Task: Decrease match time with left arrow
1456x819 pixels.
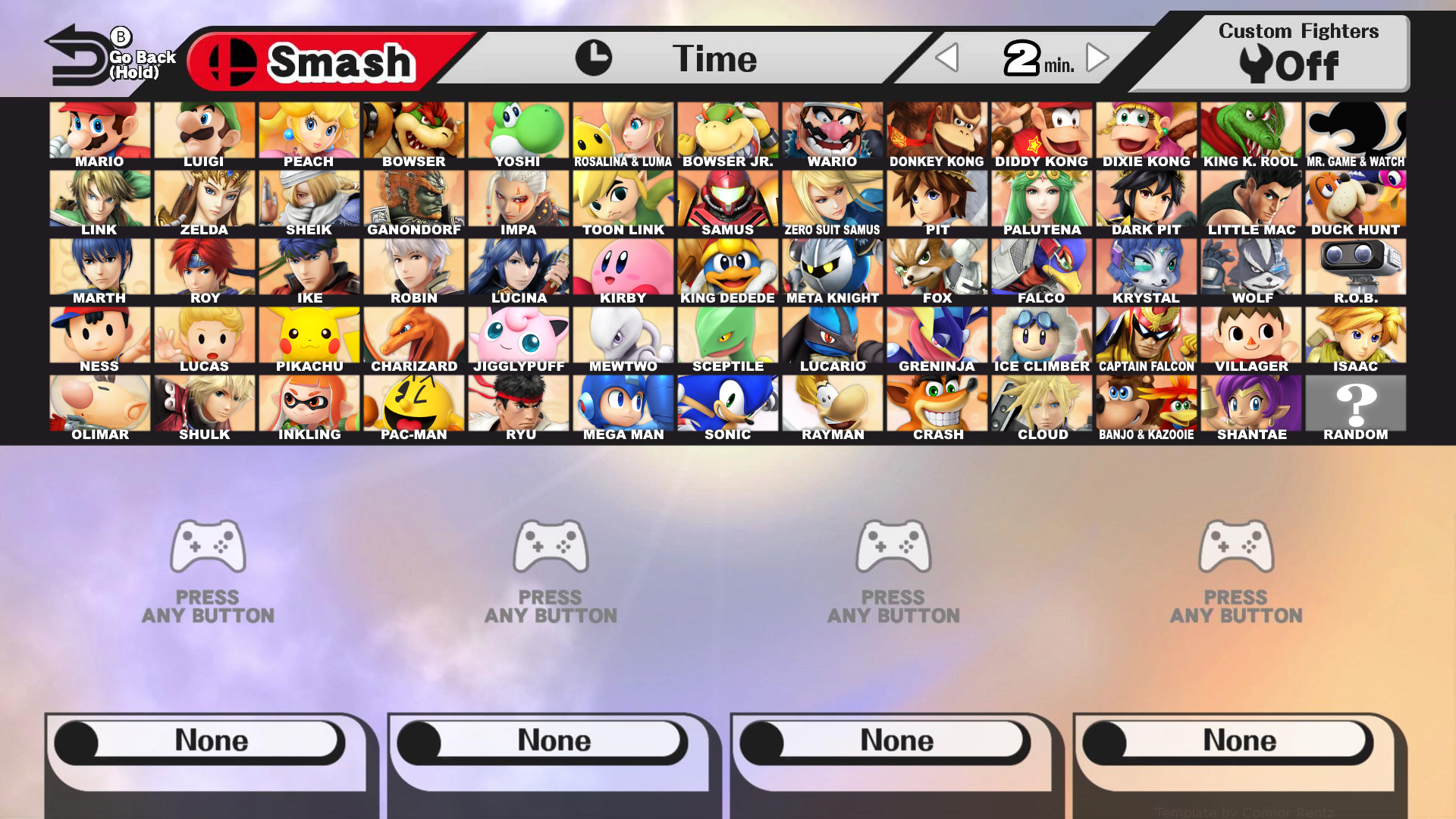Action: pyautogui.click(x=946, y=58)
